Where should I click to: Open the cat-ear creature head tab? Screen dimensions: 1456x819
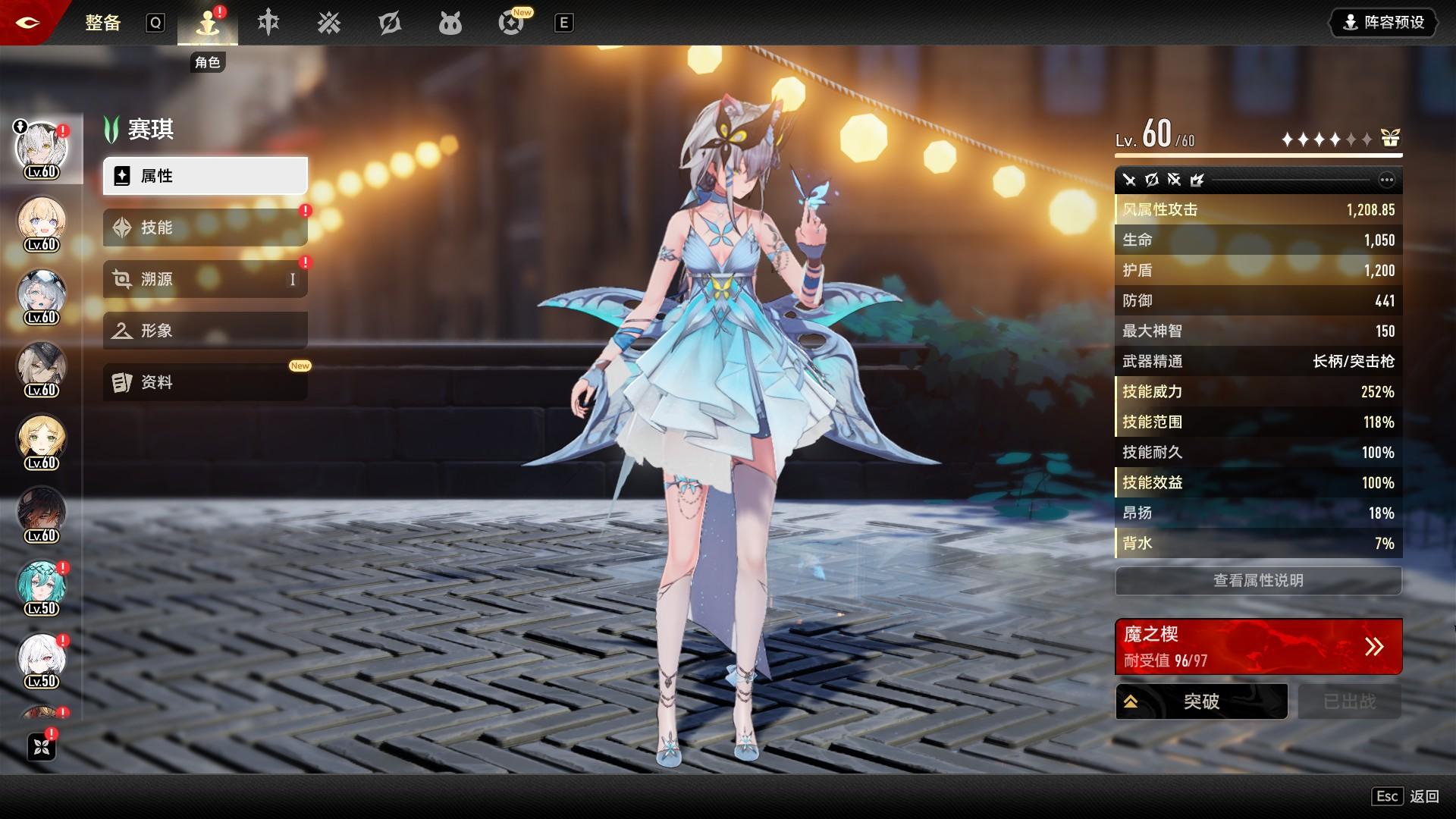tap(450, 24)
